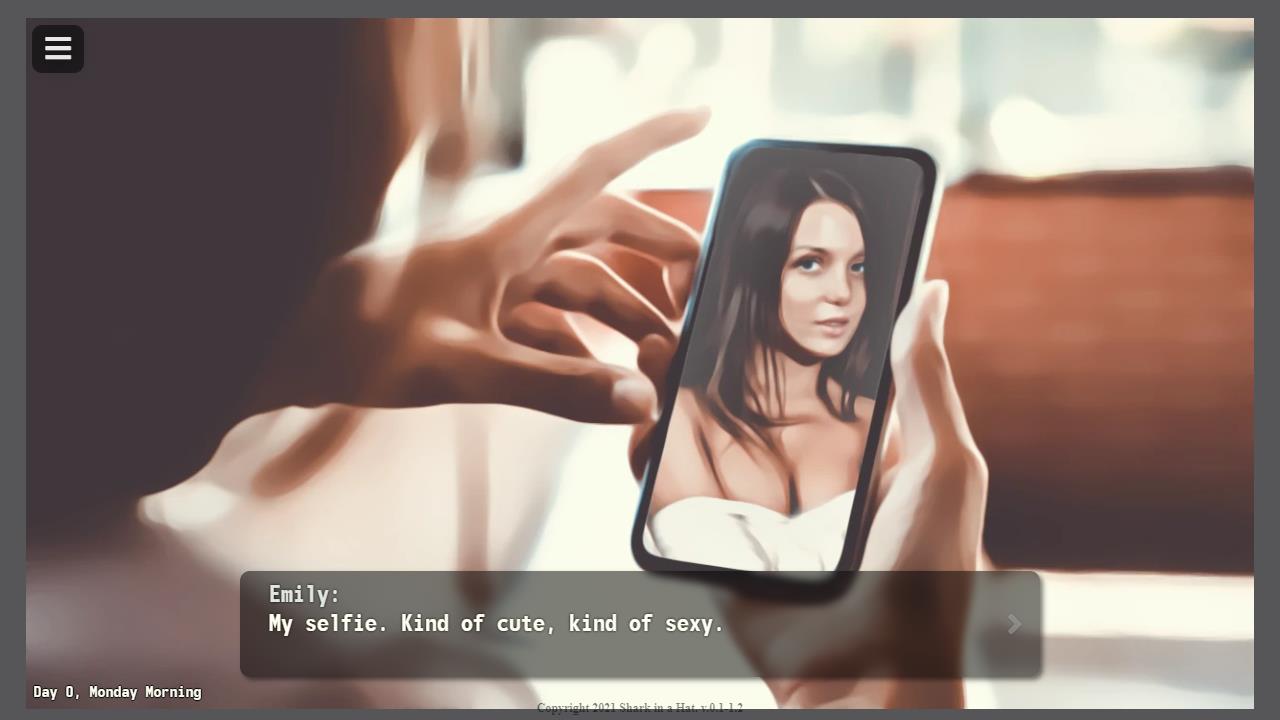
Task: Select the 'Day 0, Monday Morning' label
Action: (x=116, y=692)
